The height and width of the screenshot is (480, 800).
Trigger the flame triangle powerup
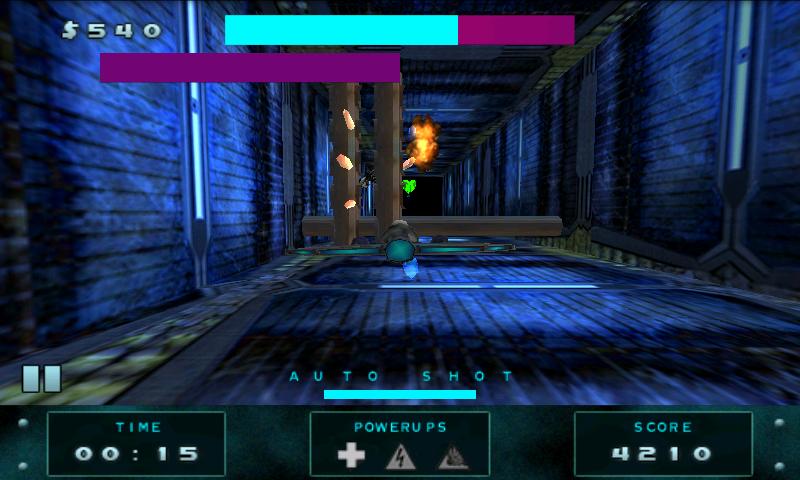click(450, 456)
